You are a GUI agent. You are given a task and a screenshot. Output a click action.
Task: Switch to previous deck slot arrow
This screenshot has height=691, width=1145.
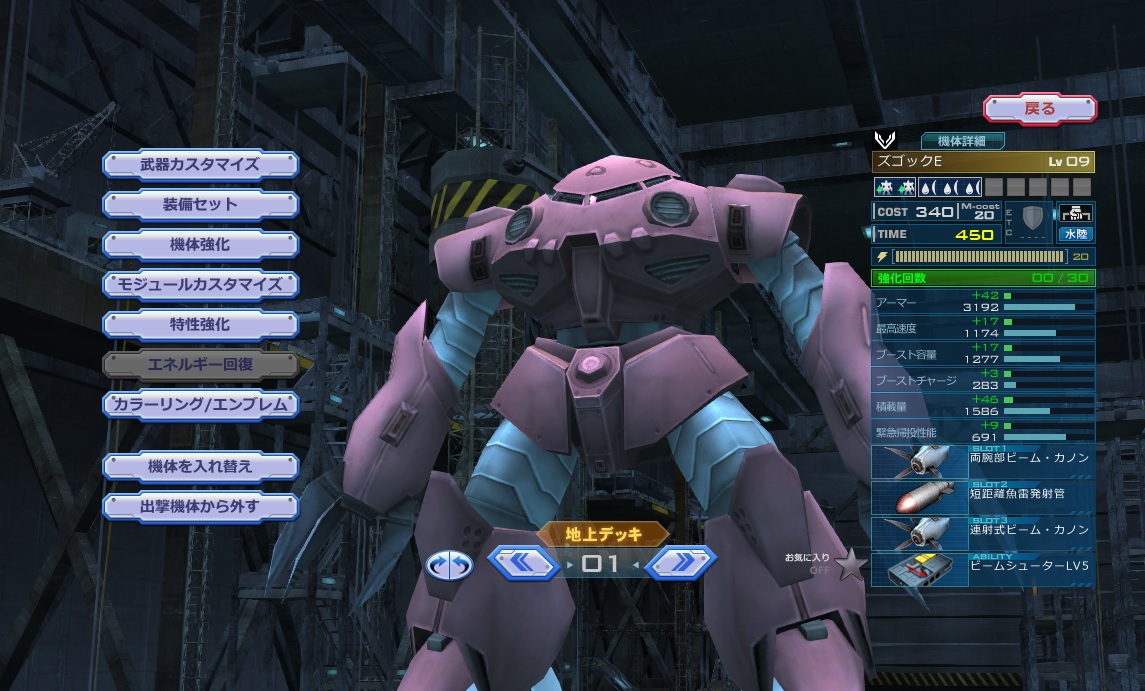tap(522, 564)
